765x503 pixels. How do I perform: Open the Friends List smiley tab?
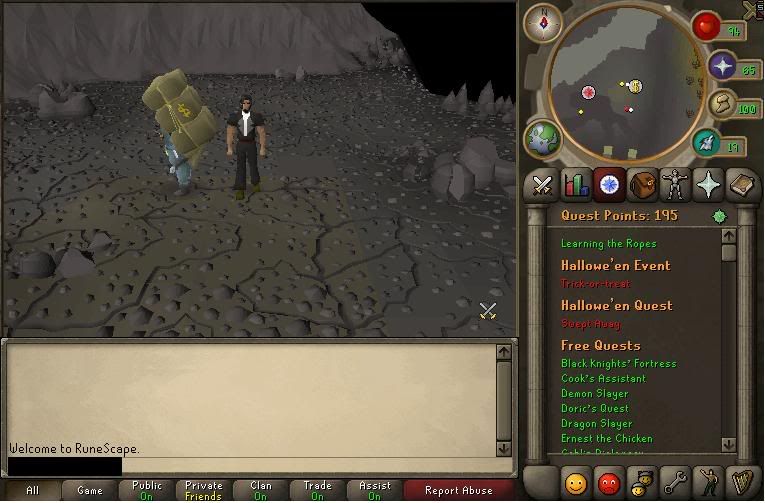click(x=576, y=482)
